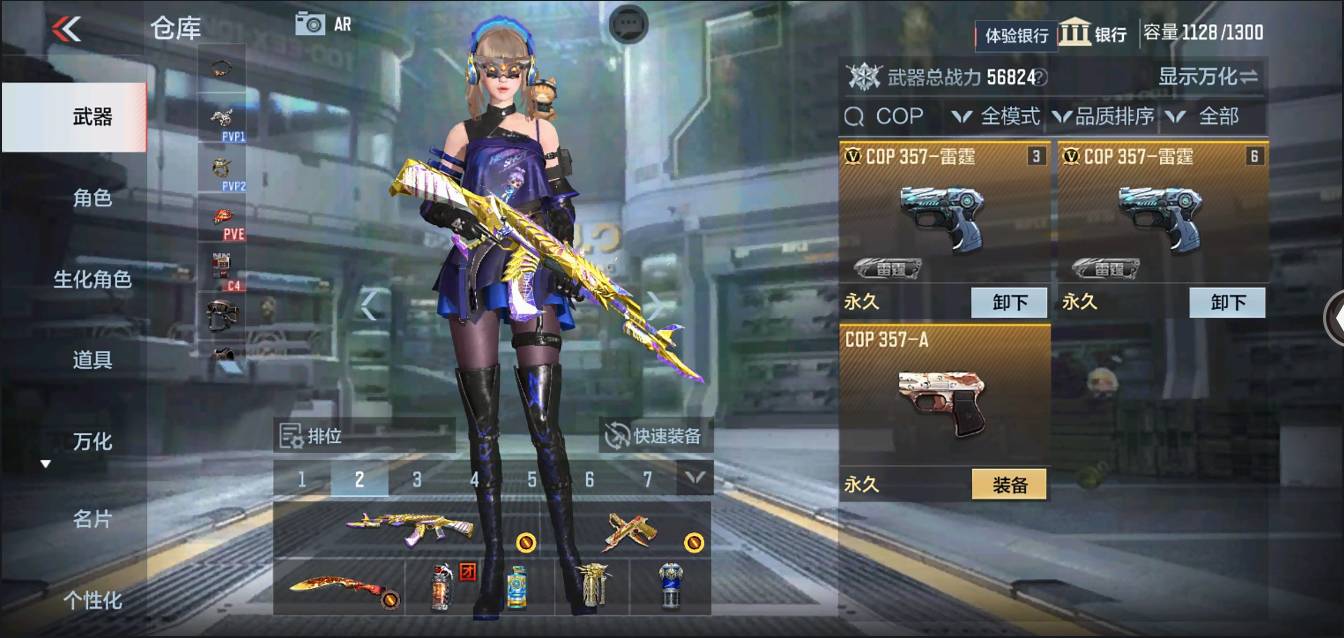Show the 名片 category tab
Screen dimensions: 1344x638
92,520
